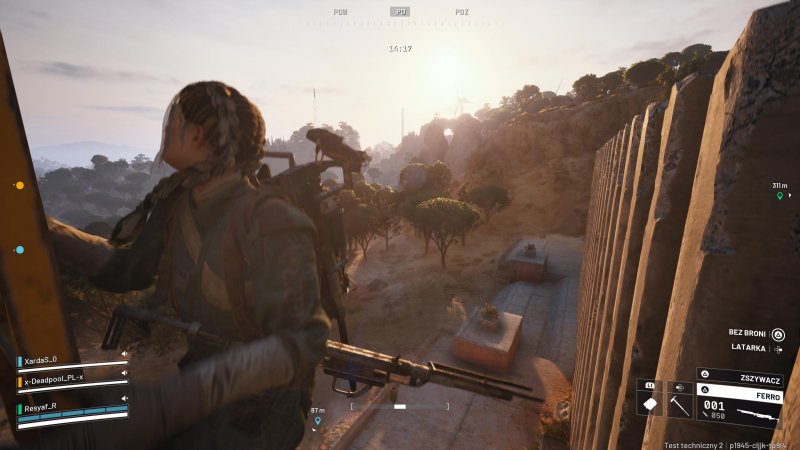
Task: Toggle voice speaker icon for XardaS_0
Action: tap(124, 353)
